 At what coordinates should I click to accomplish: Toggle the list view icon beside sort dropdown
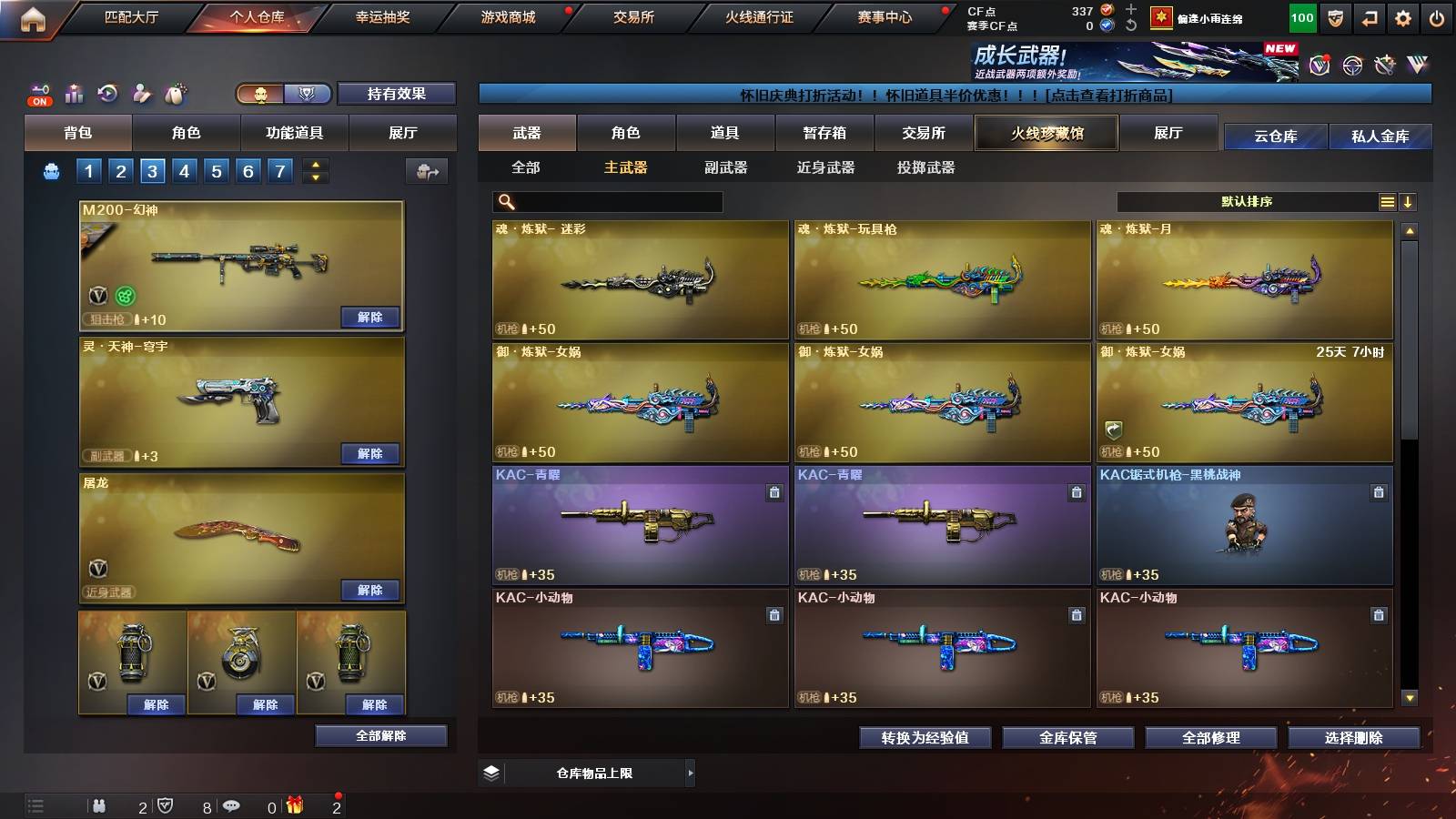(1387, 201)
